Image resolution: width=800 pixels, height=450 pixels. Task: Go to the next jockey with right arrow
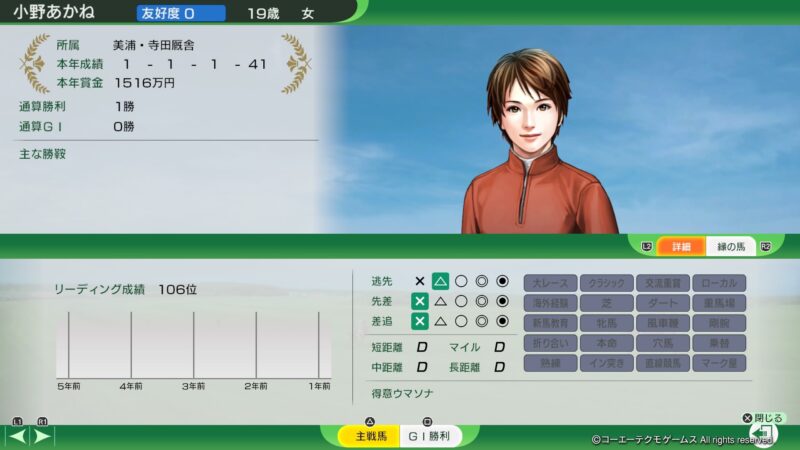(x=43, y=437)
